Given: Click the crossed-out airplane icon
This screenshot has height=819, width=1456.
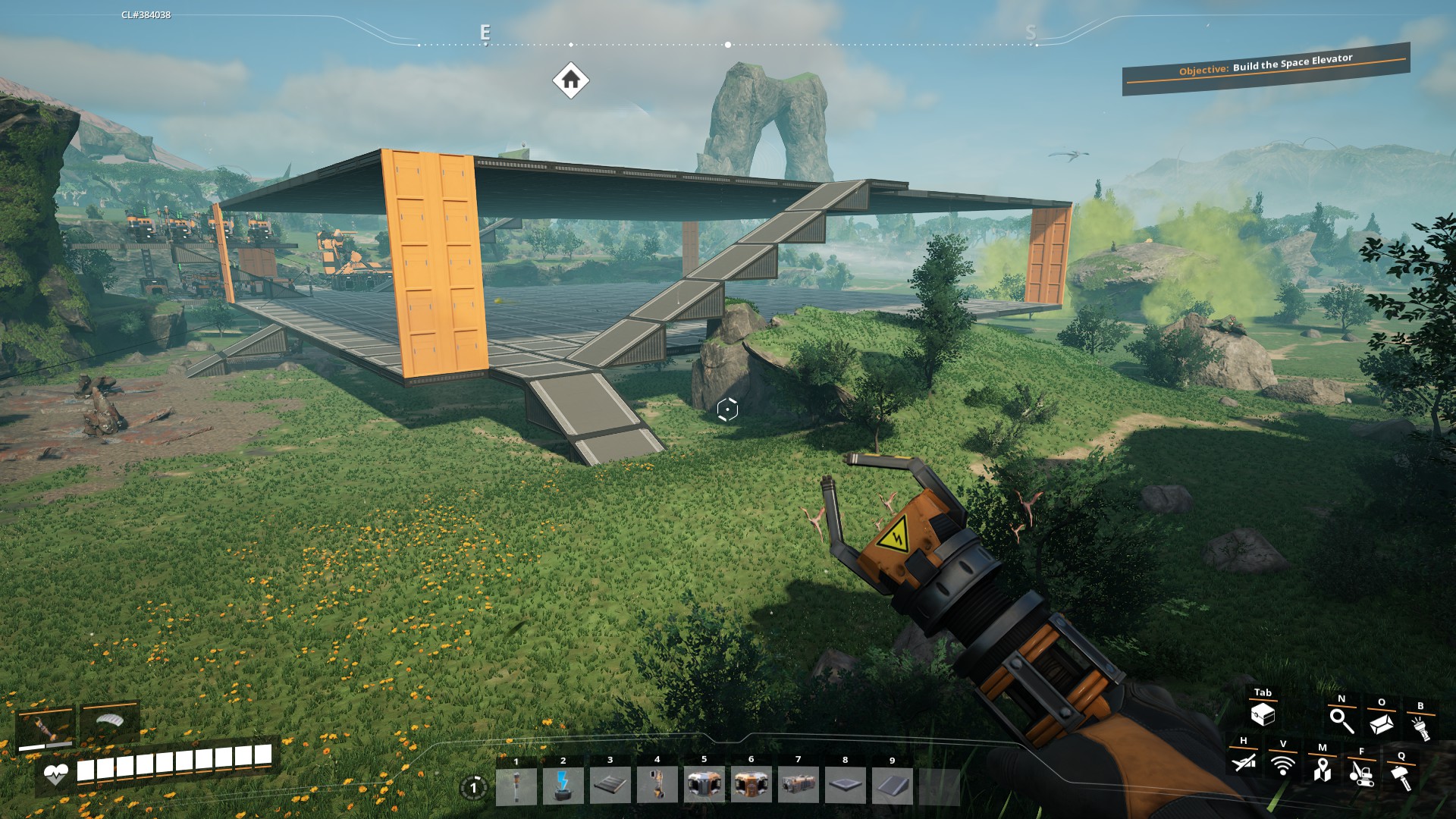Looking at the screenshot, I should click(x=1243, y=762).
